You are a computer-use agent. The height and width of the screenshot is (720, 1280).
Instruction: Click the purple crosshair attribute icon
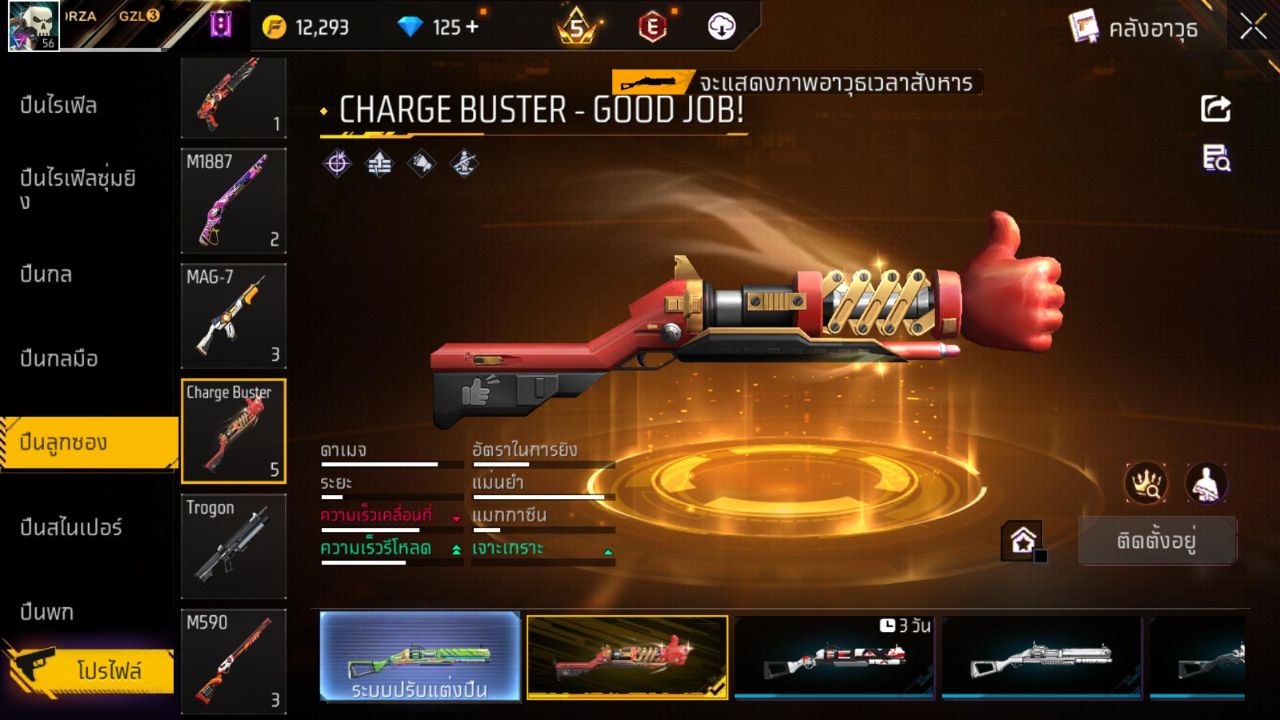(x=335, y=163)
